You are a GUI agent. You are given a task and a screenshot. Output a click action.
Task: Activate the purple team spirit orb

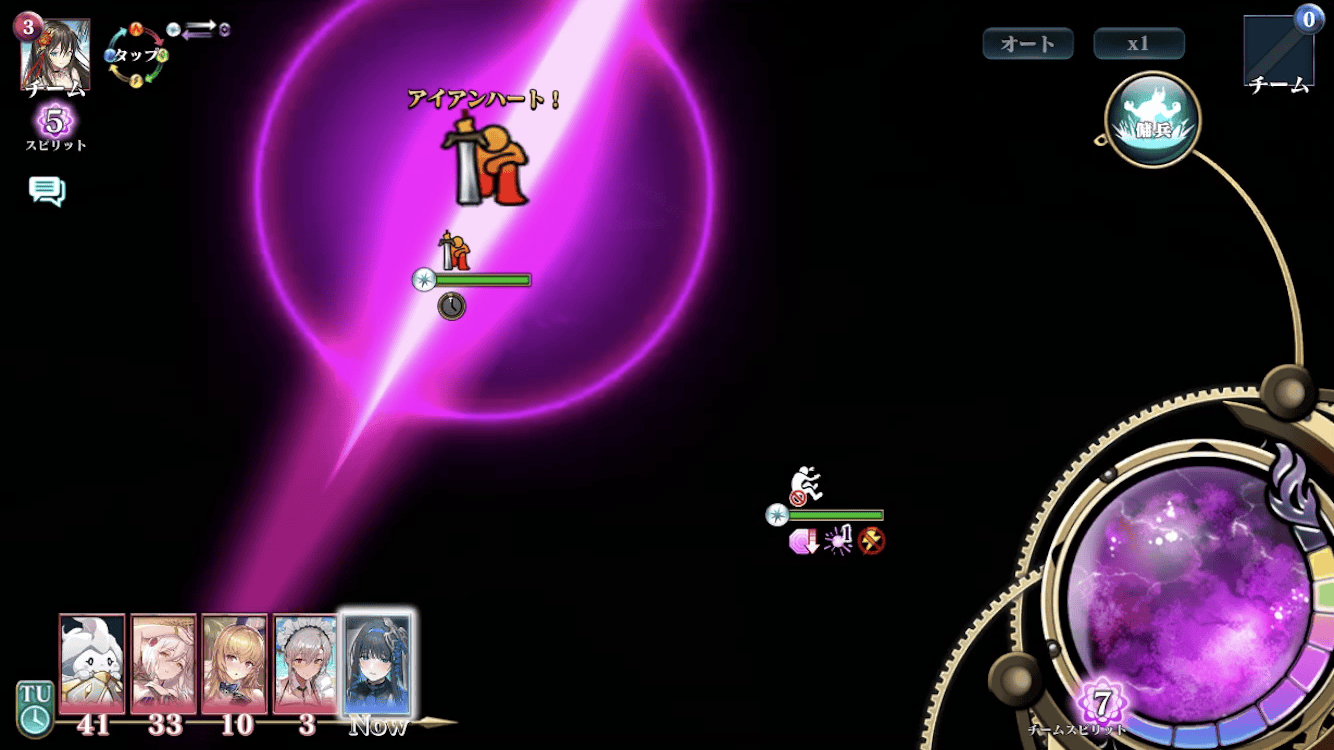coord(1190,590)
